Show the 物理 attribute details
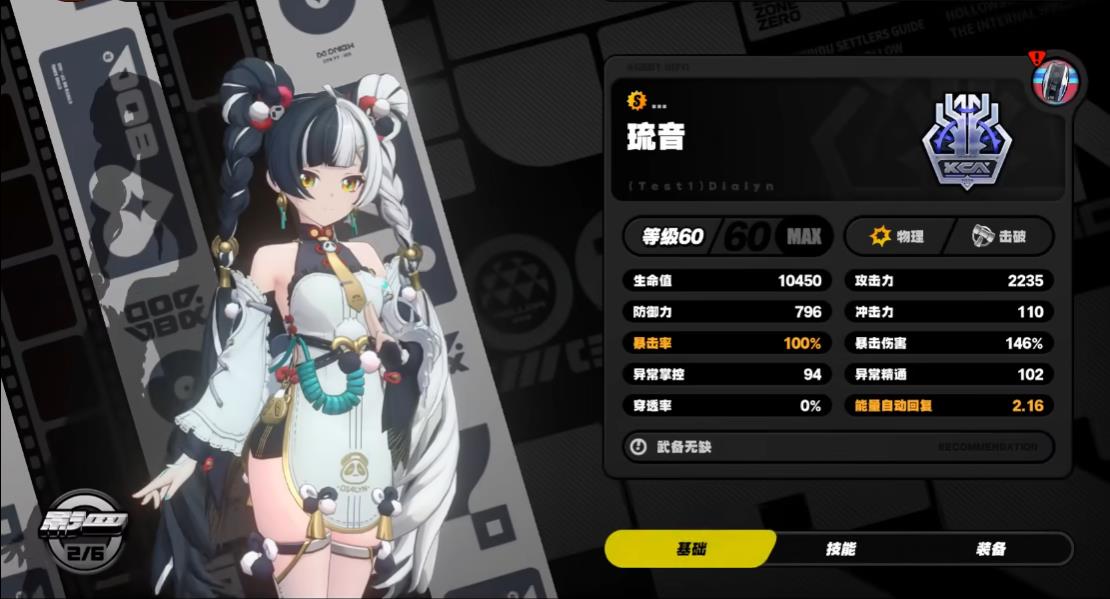 [897, 237]
